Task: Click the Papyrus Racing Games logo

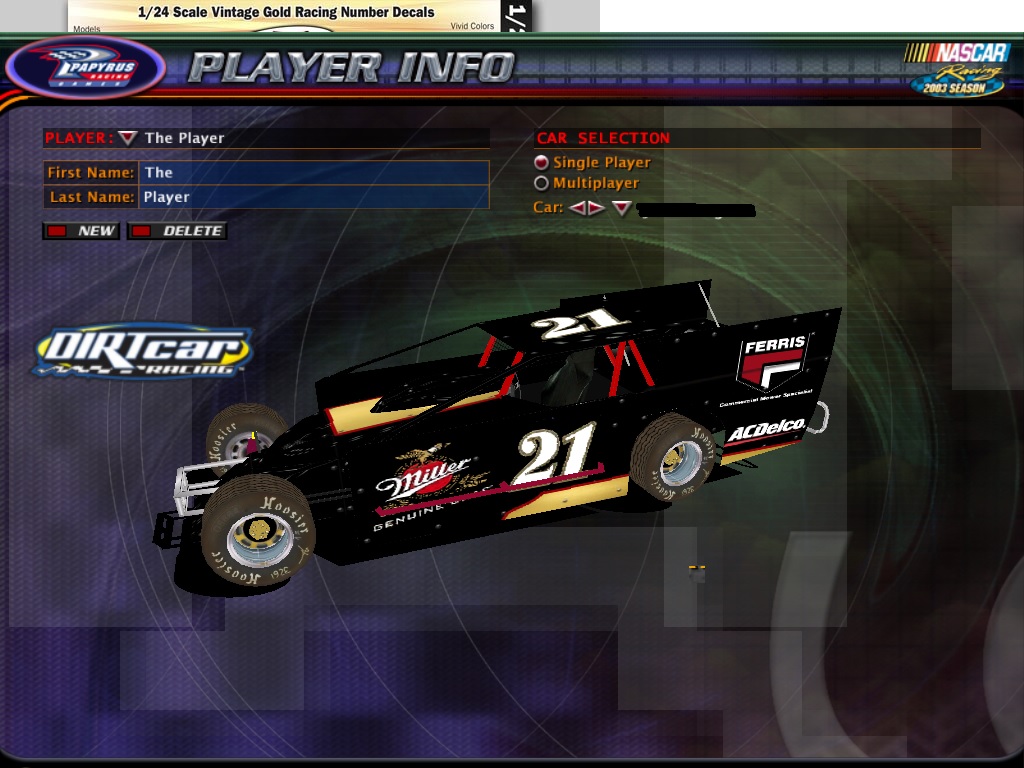Action: (85, 68)
